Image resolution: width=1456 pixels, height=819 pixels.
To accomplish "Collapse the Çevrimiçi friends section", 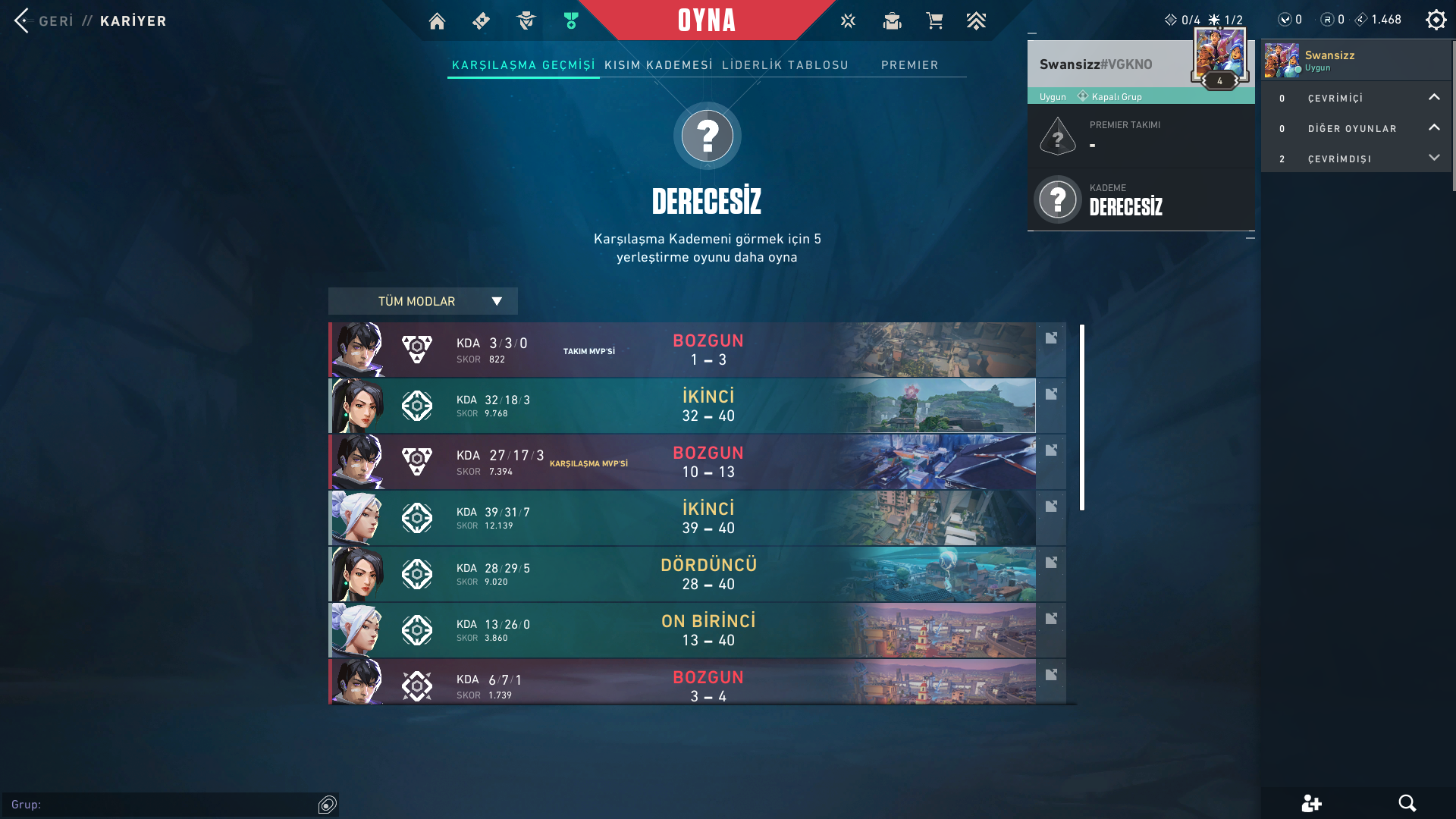I will tap(1433, 98).
